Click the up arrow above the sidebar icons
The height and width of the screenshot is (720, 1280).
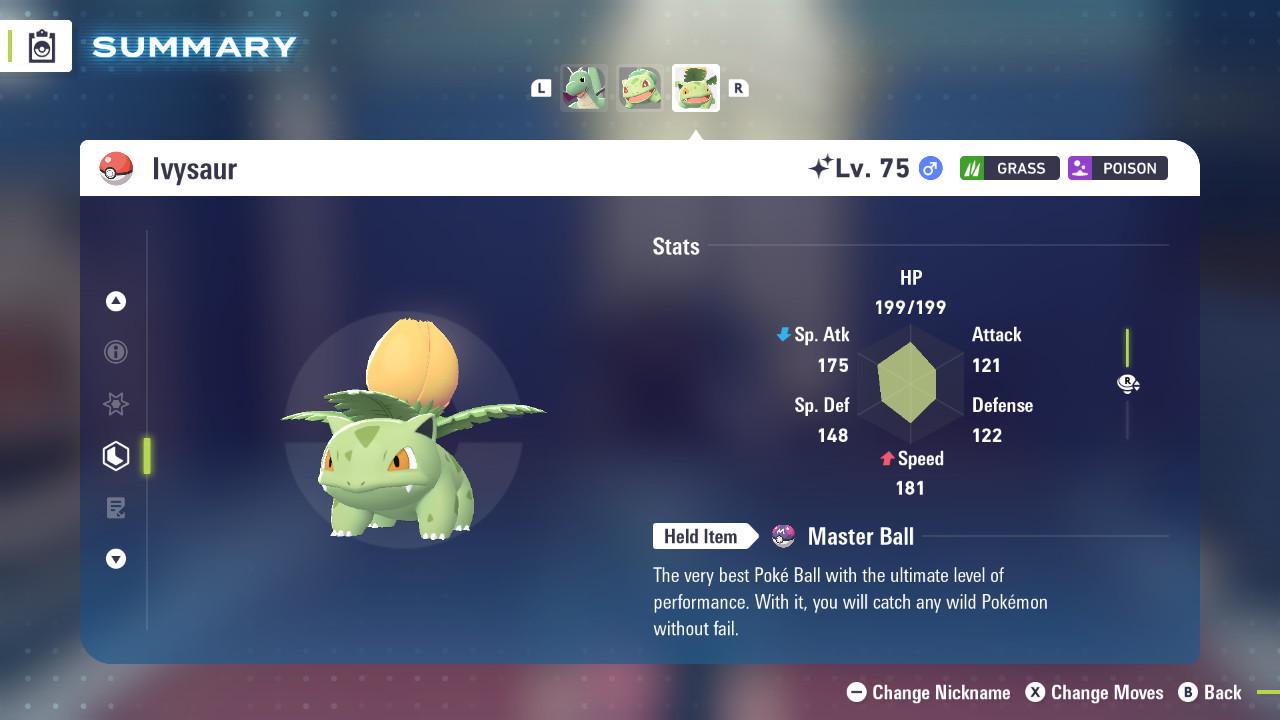[116, 301]
